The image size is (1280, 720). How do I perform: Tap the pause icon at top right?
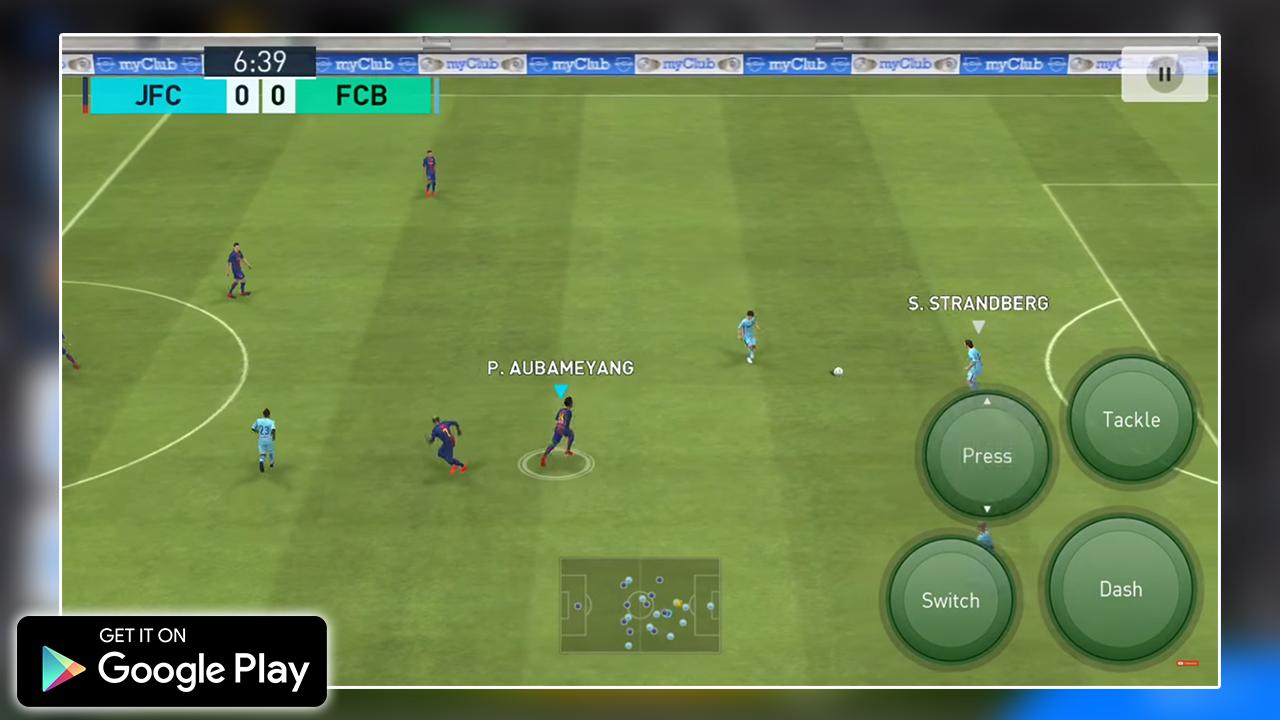tap(1164, 73)
